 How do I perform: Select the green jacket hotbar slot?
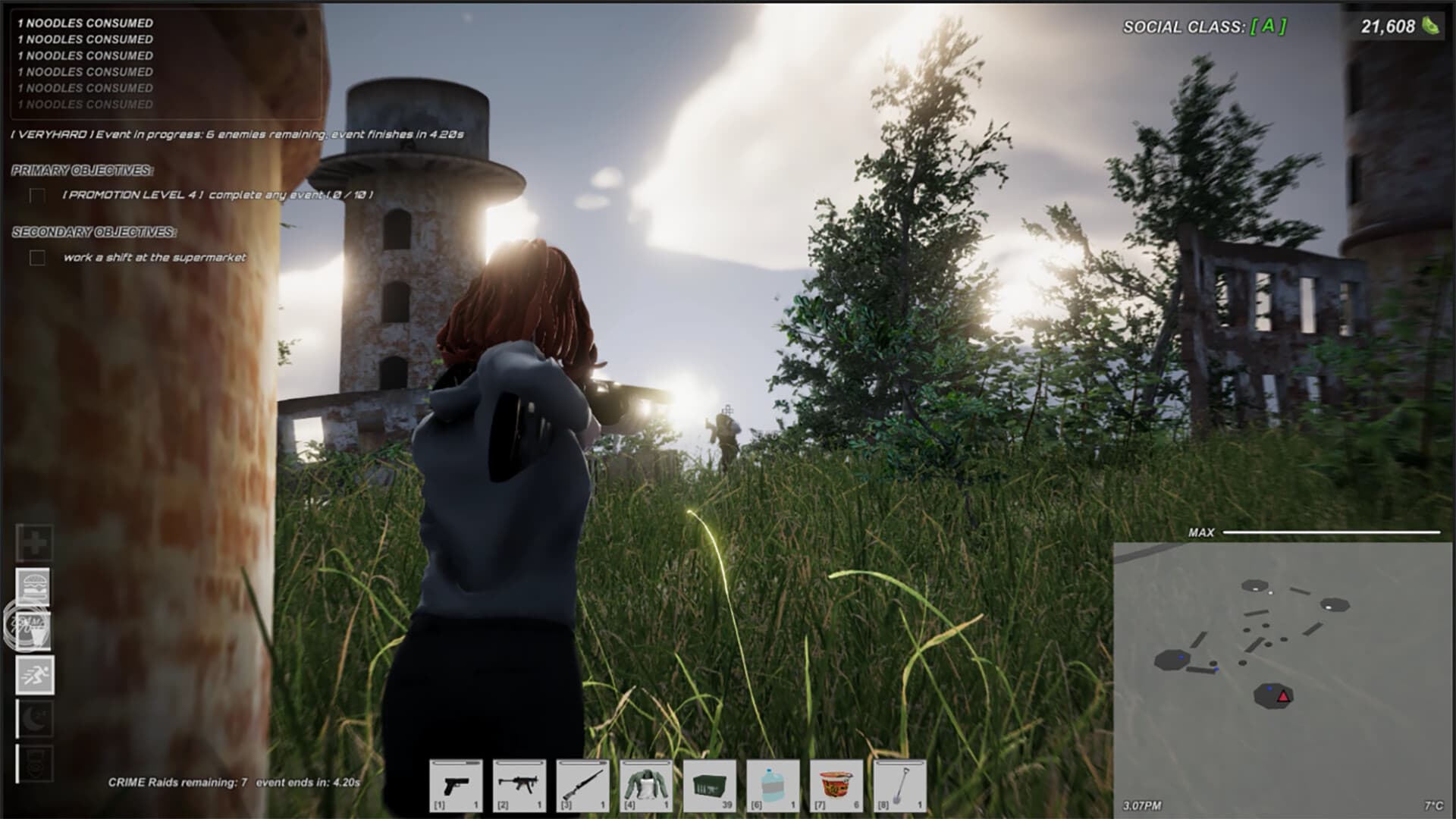646,786
